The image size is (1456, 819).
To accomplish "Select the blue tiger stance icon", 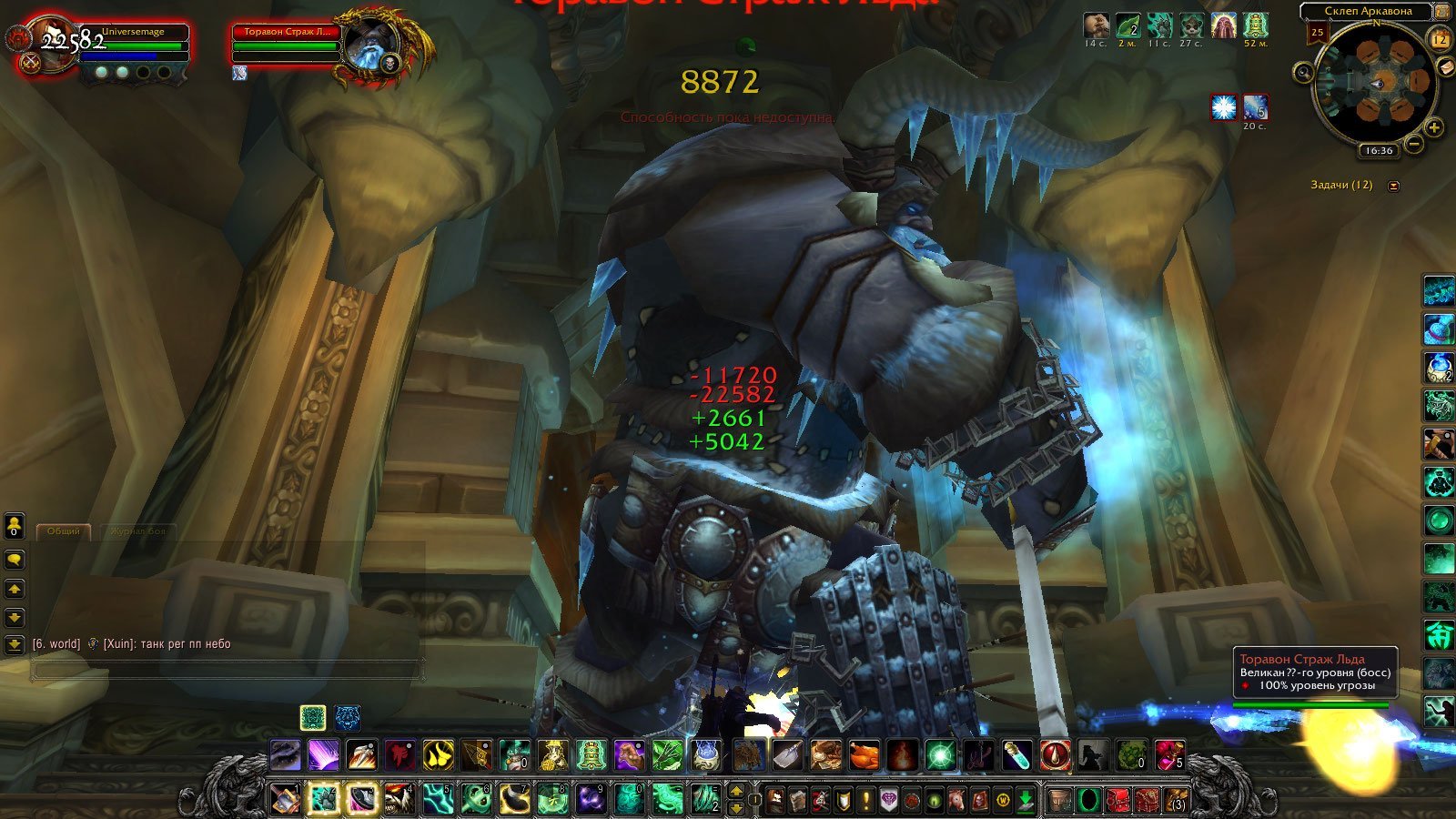I will pyautogui.click(x=347, y=718).
